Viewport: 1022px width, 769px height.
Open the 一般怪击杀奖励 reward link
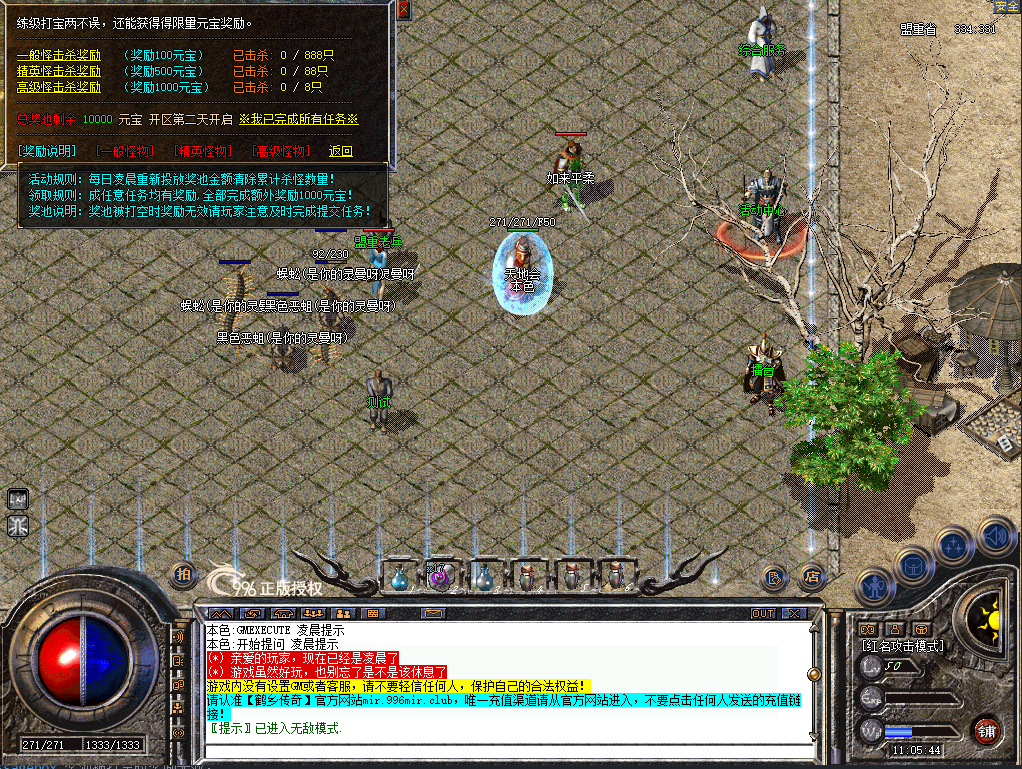pos(59,56)
